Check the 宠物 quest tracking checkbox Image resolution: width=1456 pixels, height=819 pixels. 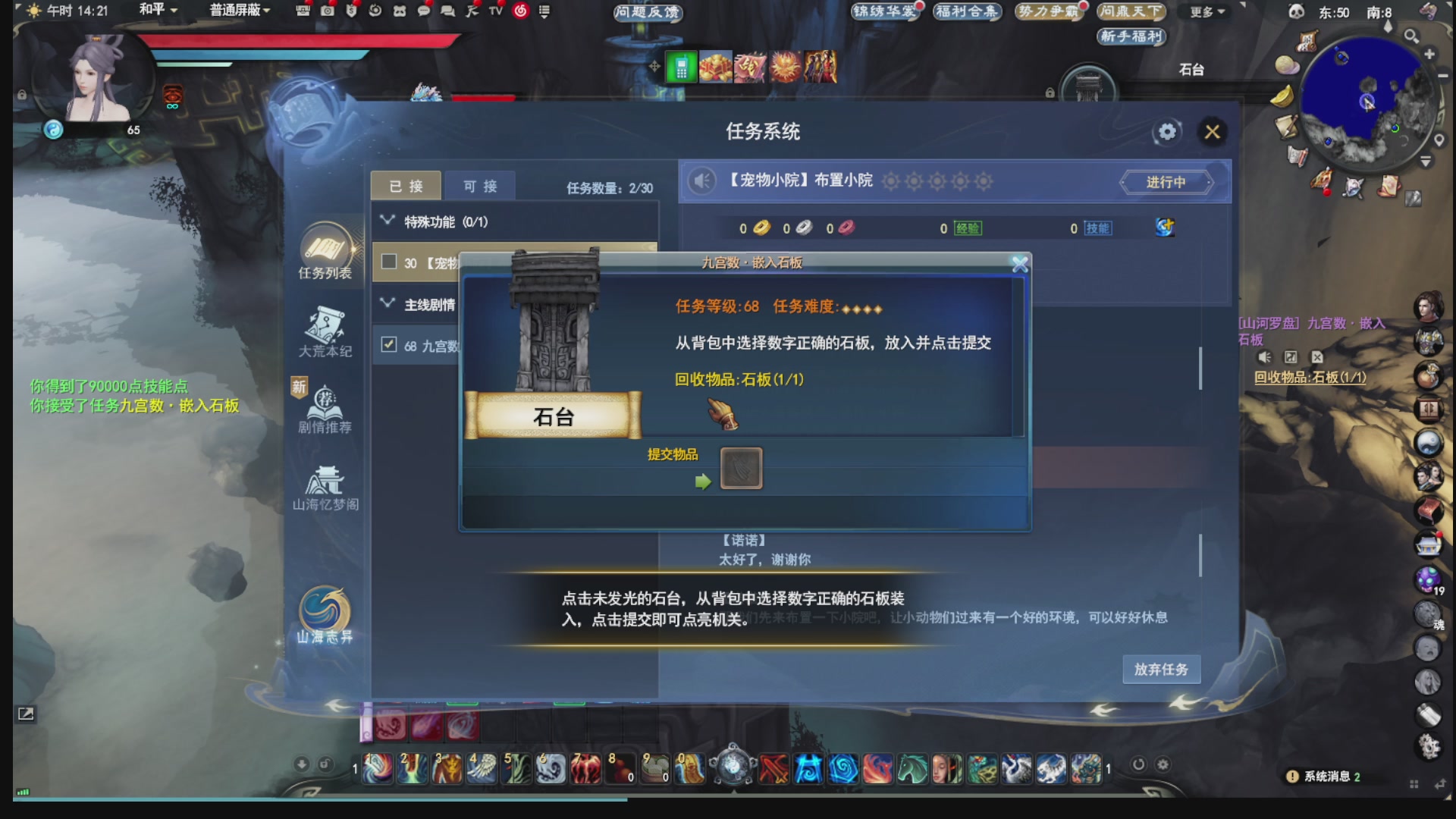click(x=389, y=262)
